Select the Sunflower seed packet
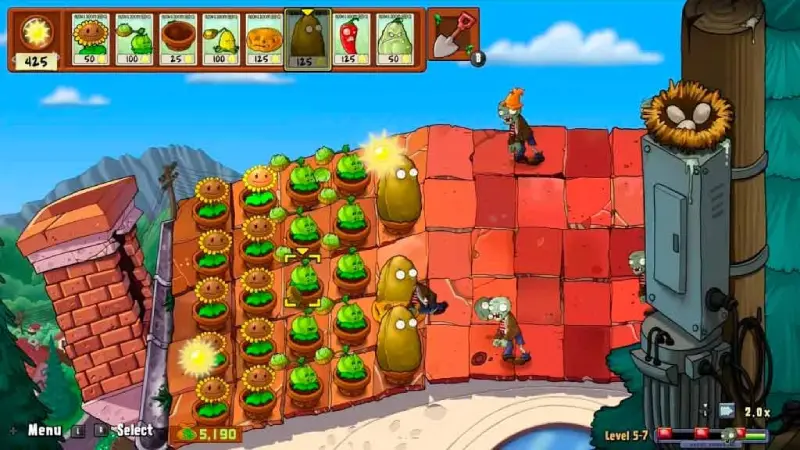Screen dimensions: 800x450 [x=91, y=39]
